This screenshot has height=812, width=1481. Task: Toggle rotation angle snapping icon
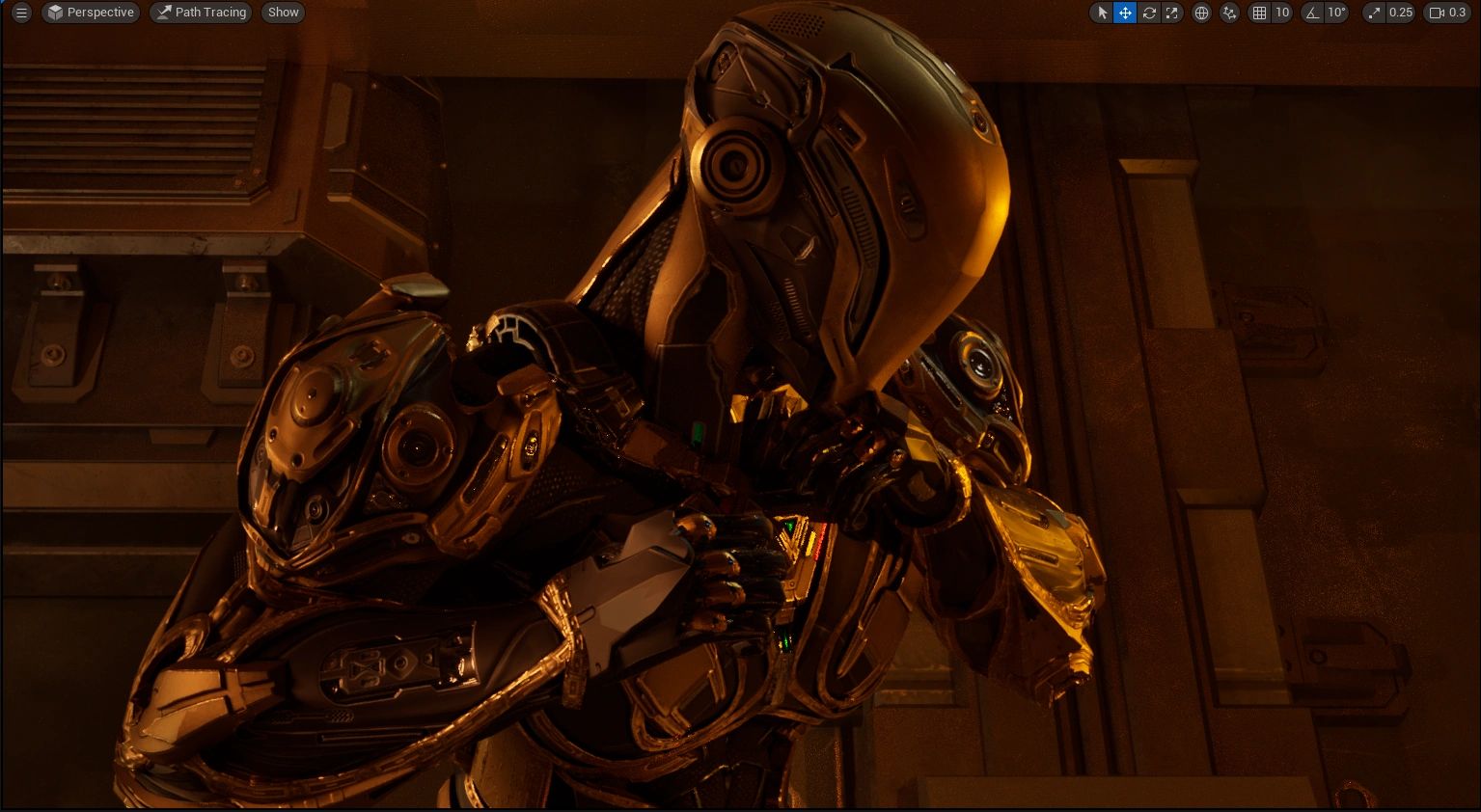(x=1312, y=13)
